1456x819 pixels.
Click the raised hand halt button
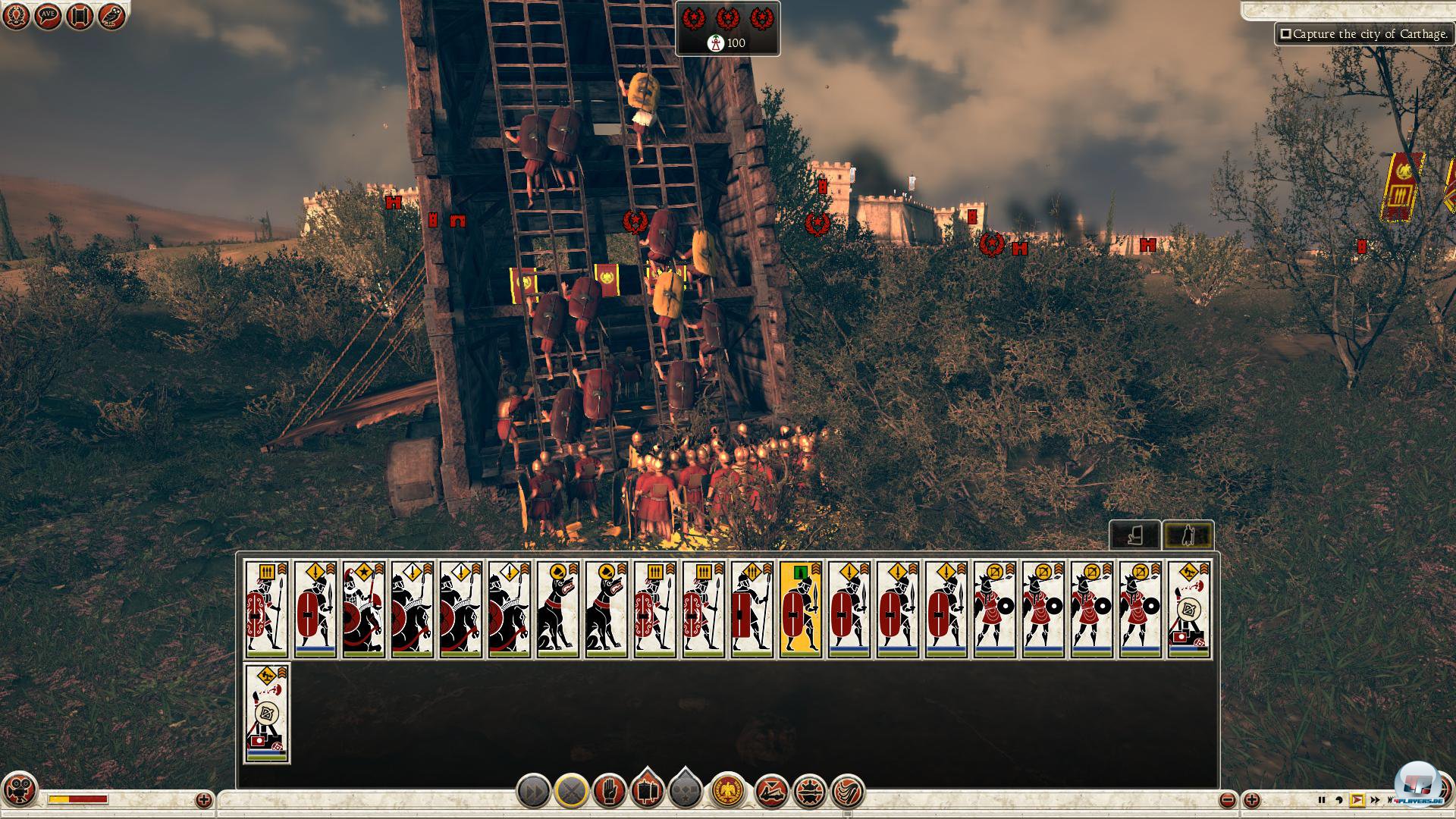coord(609,792)
